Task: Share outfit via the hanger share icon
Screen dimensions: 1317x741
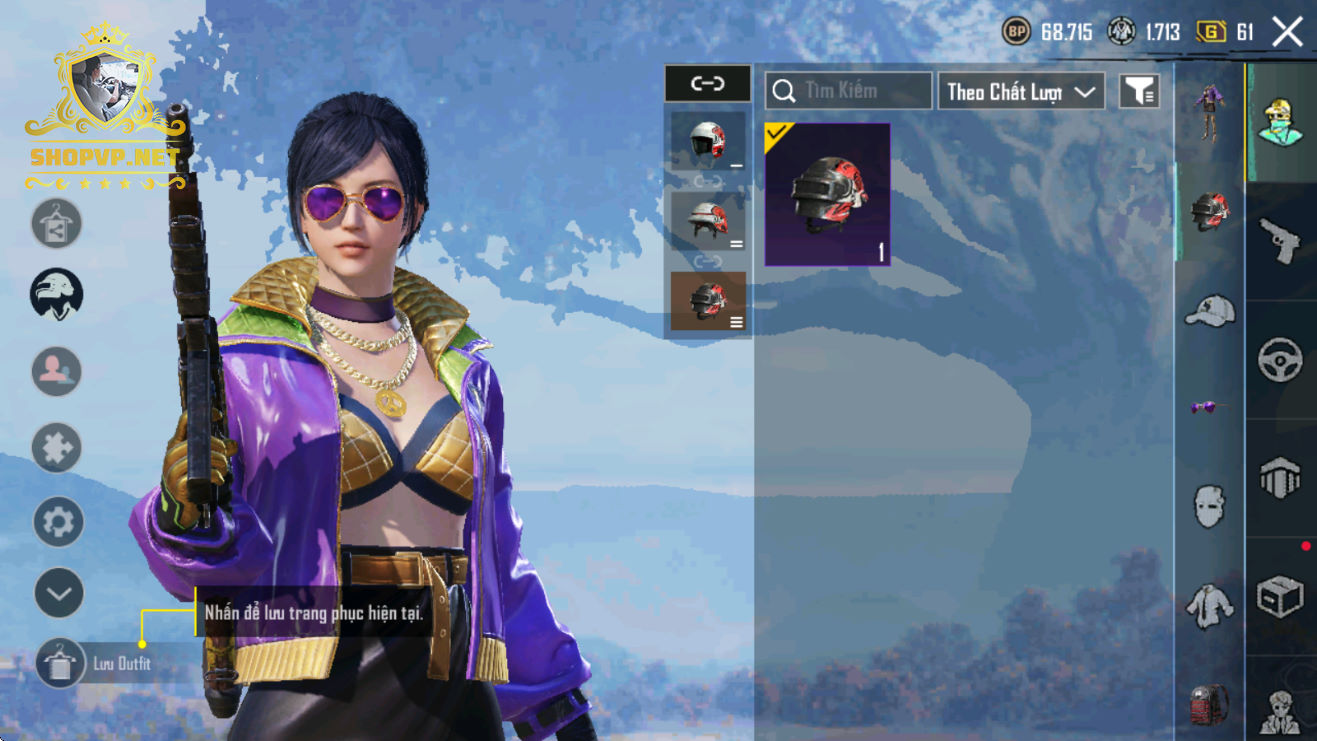Action: click(x=57, y=224)
